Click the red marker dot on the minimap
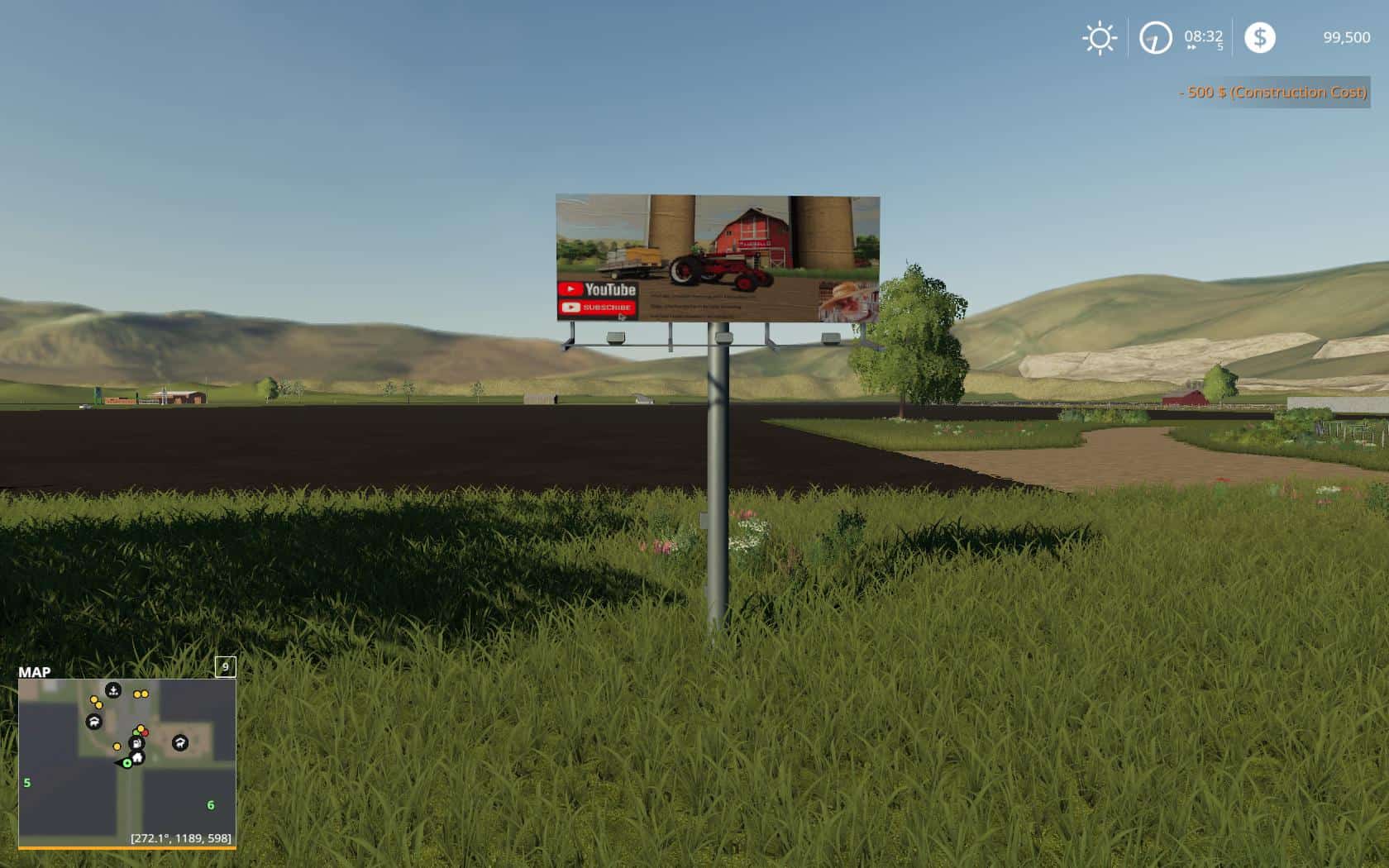The image size is (1389, 868). [x=146, y=733]
